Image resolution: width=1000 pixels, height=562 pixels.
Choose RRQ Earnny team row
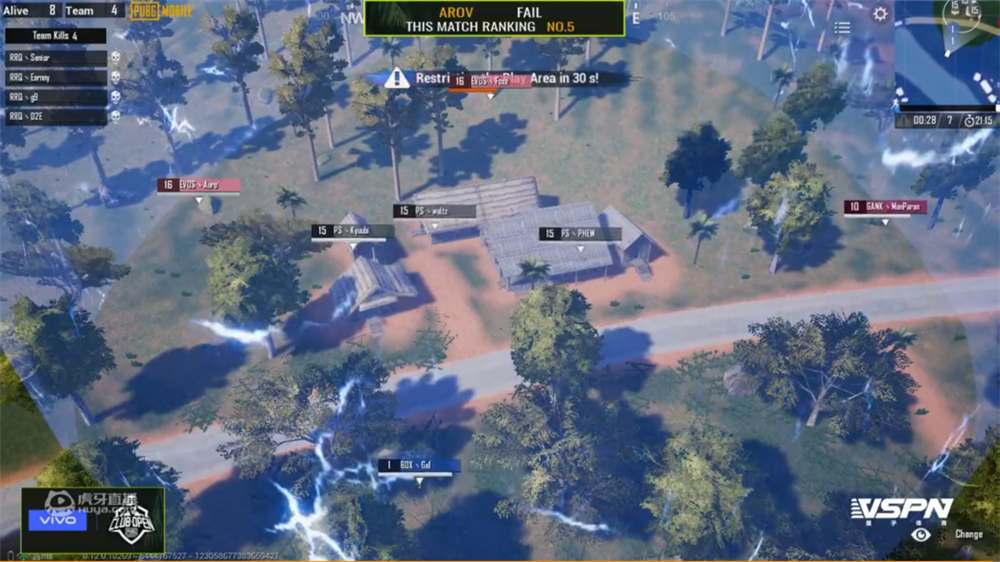tap(57, 77)
